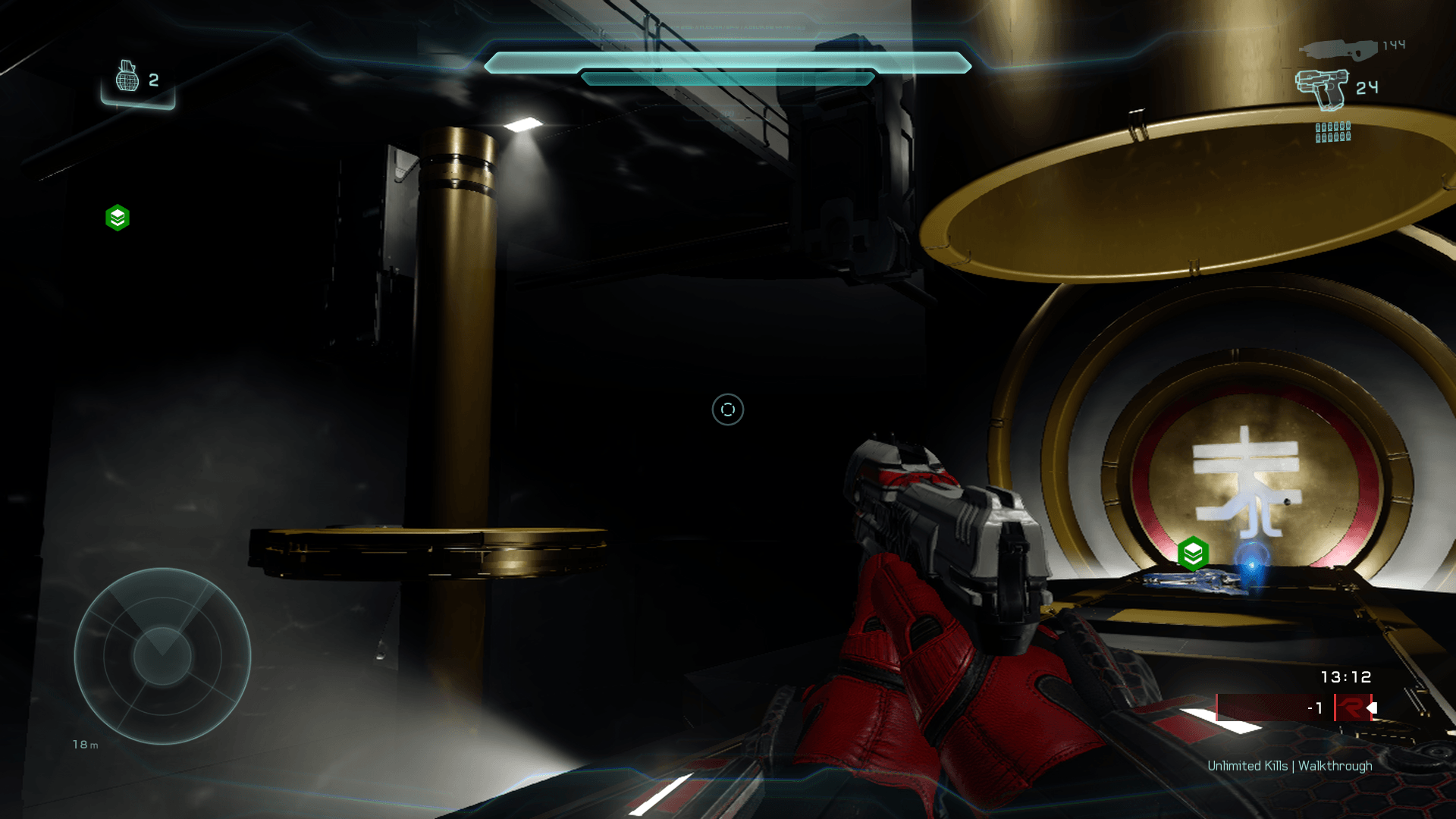The image size is (1456, 819).
Task: Click the green weapon marker by the grenade icon
Action: coord(118,218)
